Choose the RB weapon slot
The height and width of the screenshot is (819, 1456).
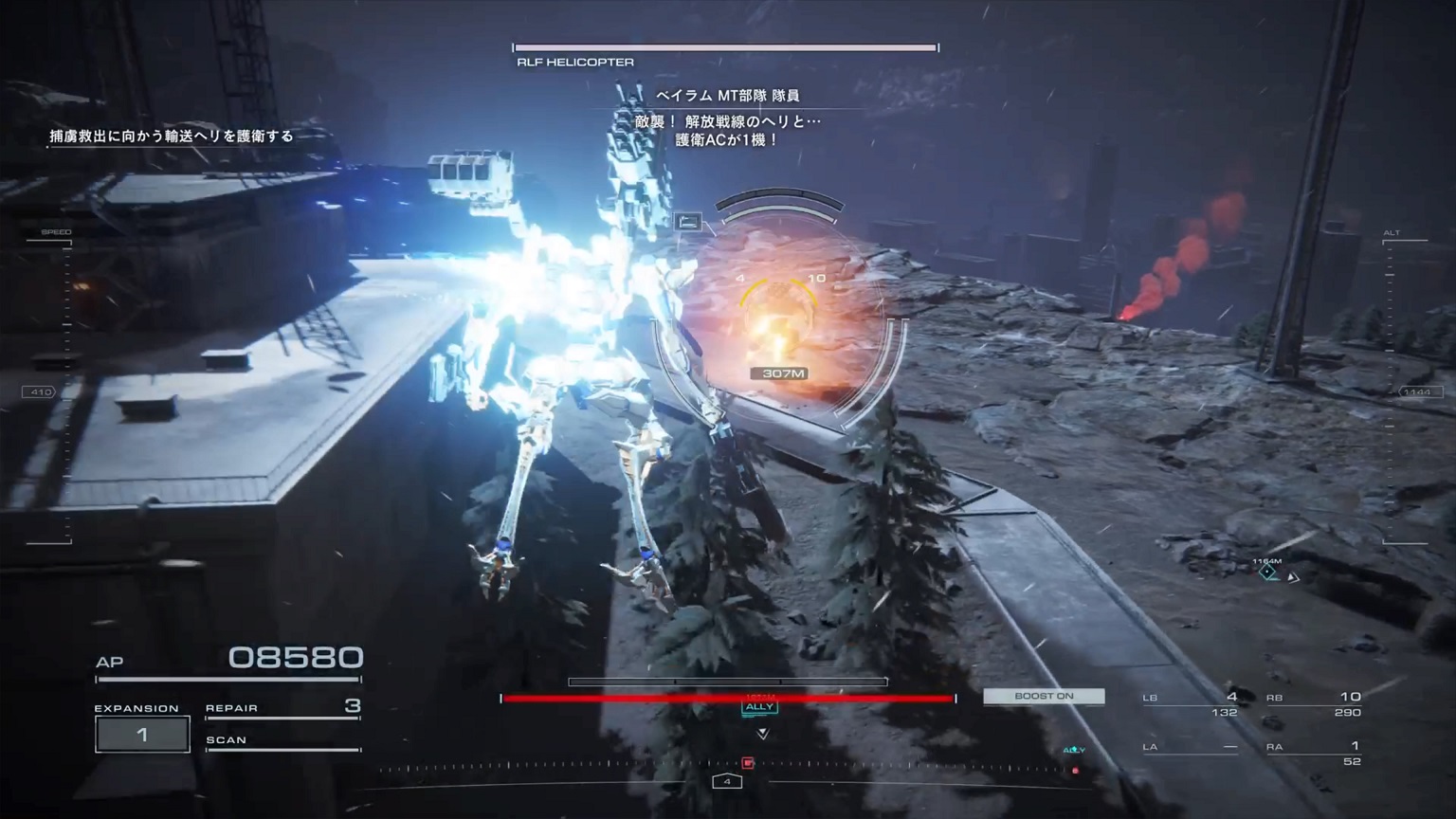pos(1314,704)
